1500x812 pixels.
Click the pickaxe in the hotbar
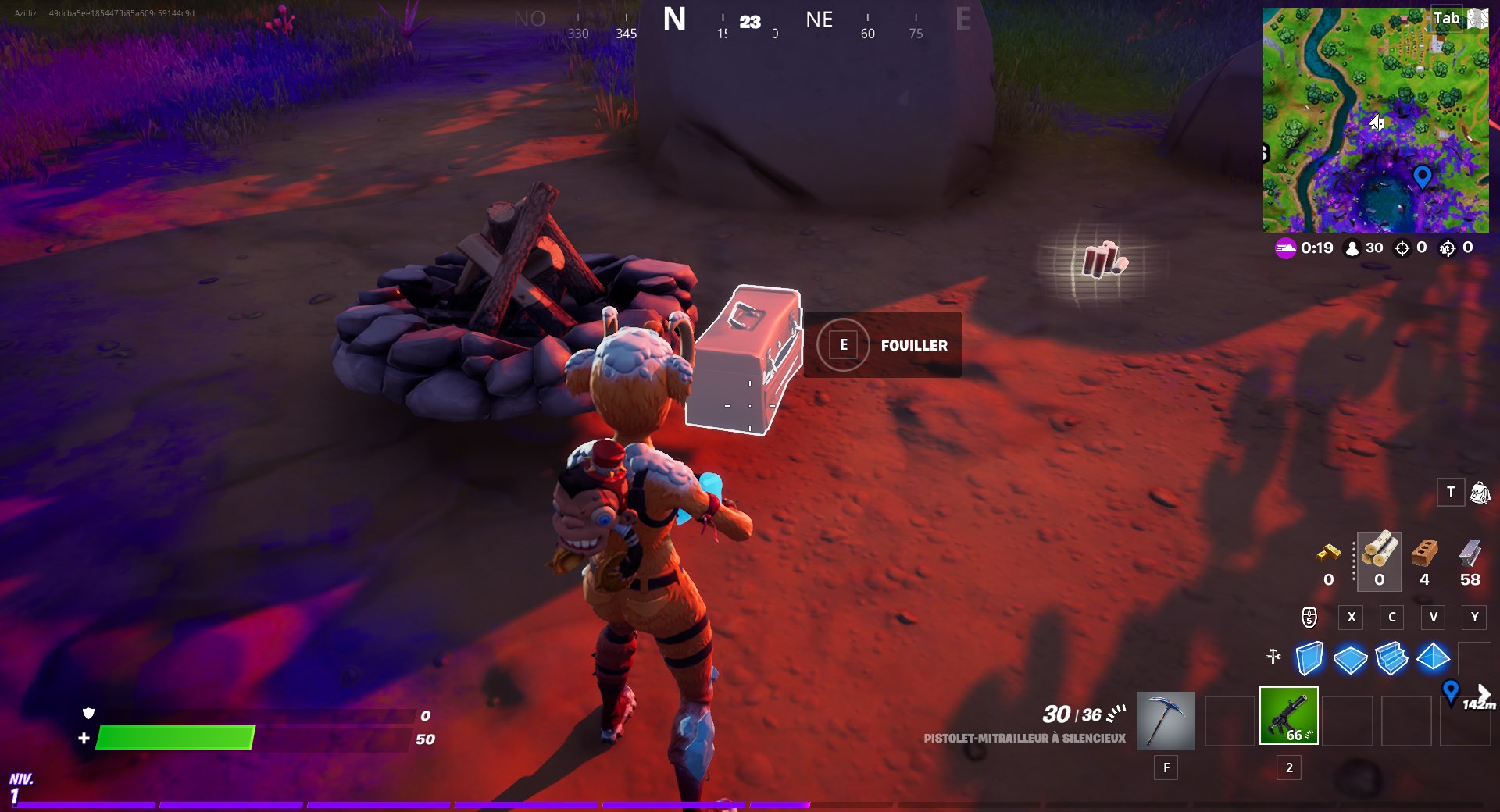pos(1166,718)
